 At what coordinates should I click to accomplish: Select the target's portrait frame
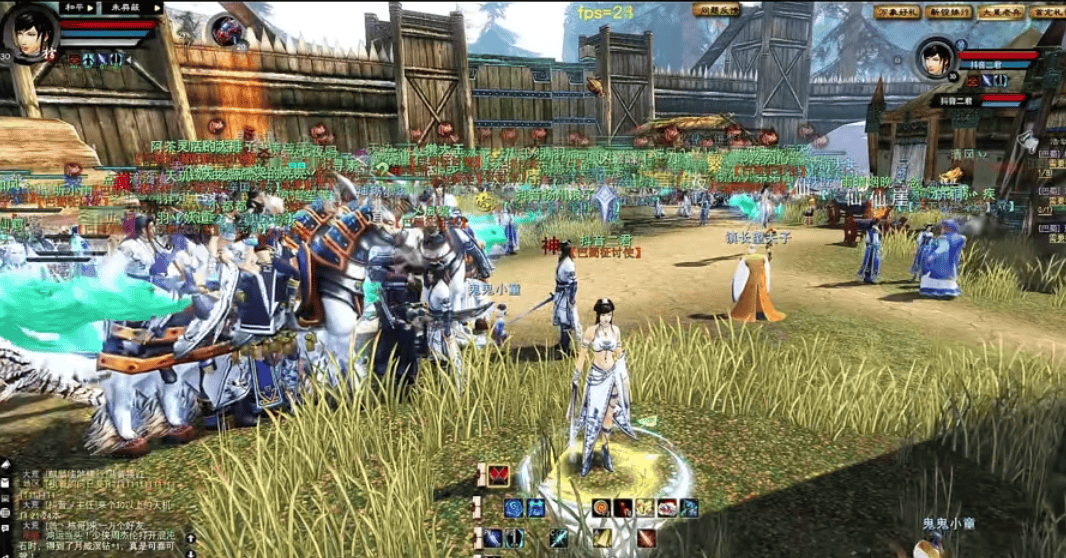point(938,59)
